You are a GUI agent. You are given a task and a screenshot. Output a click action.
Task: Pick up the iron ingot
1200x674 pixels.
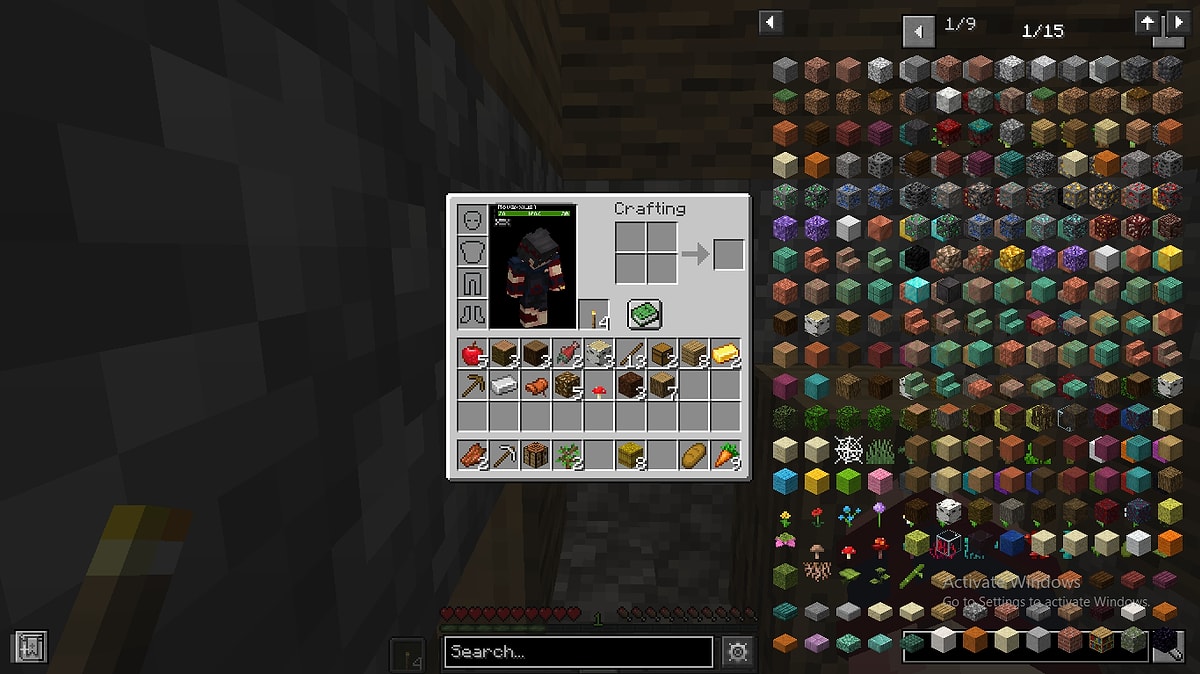[504, 385]
